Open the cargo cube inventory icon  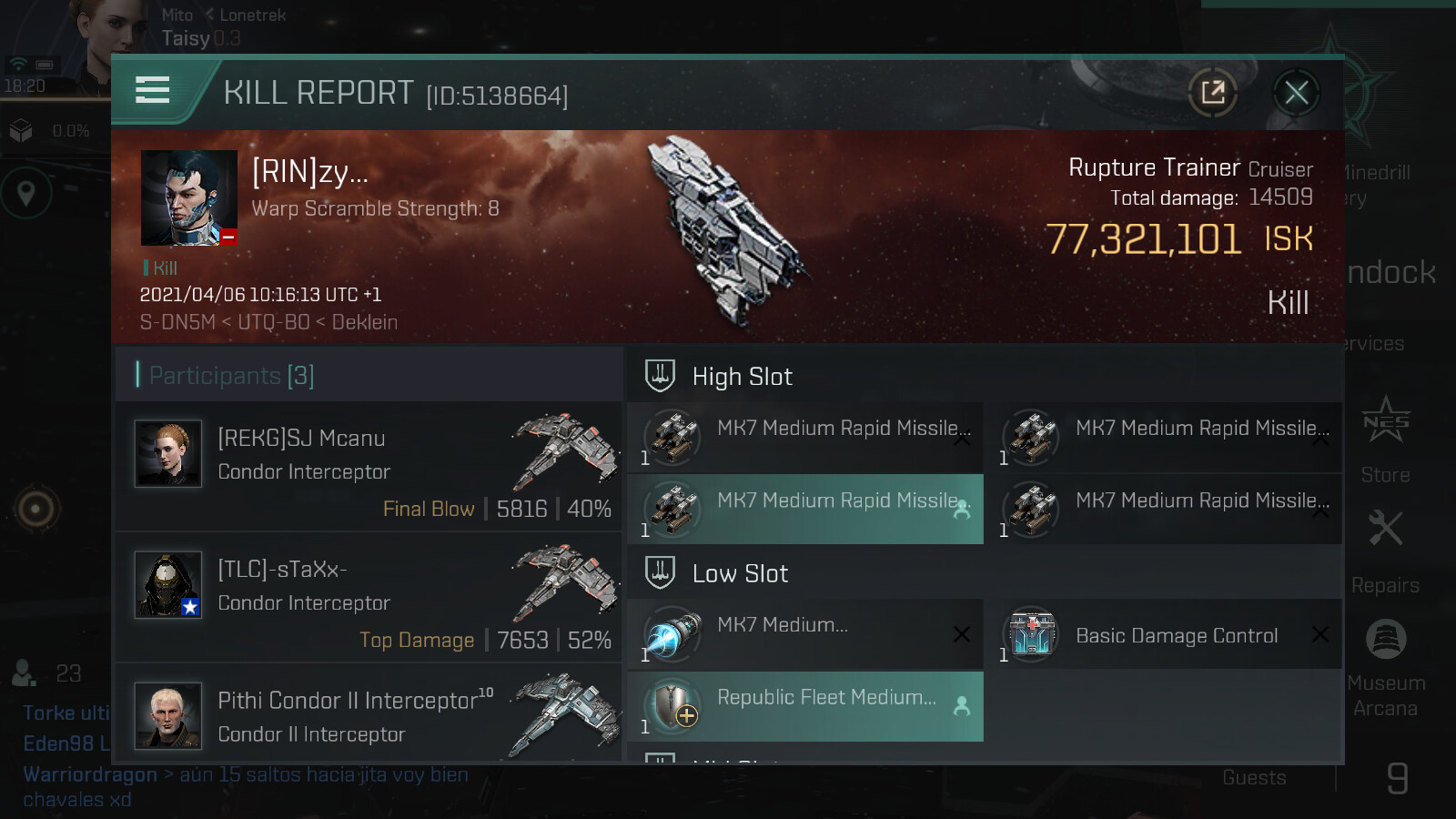tap(21, 131)
